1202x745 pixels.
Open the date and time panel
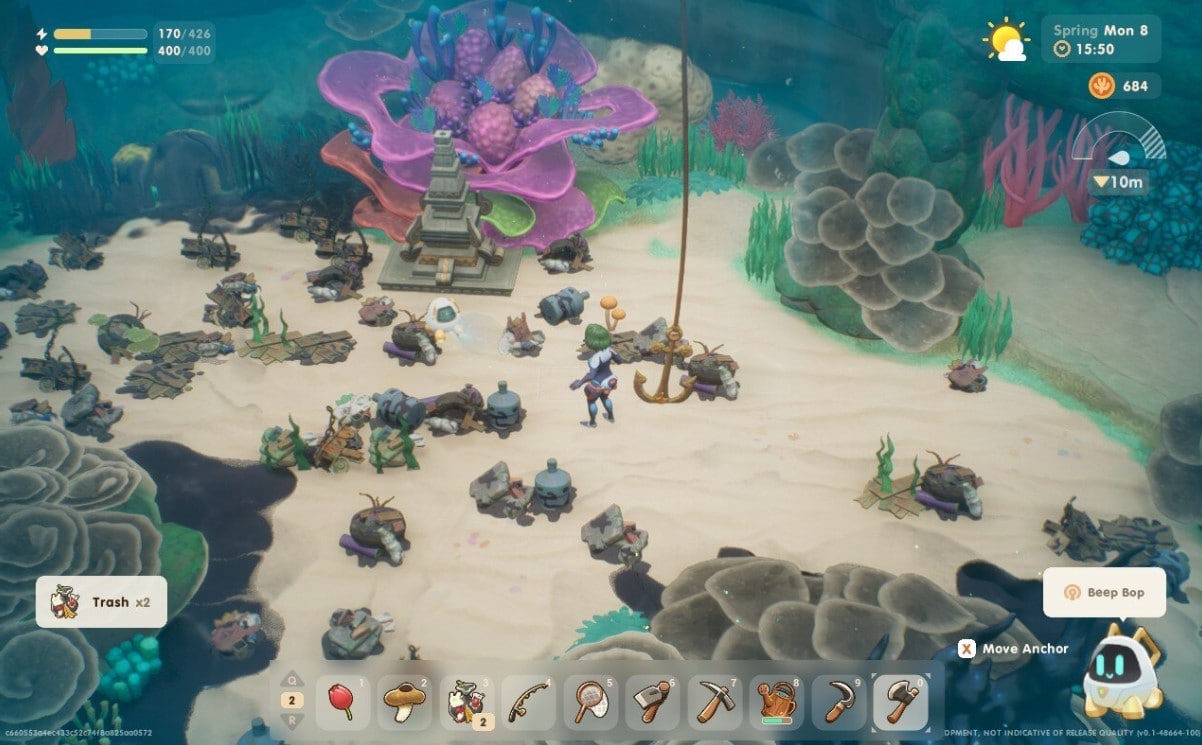click(1101, 39)
